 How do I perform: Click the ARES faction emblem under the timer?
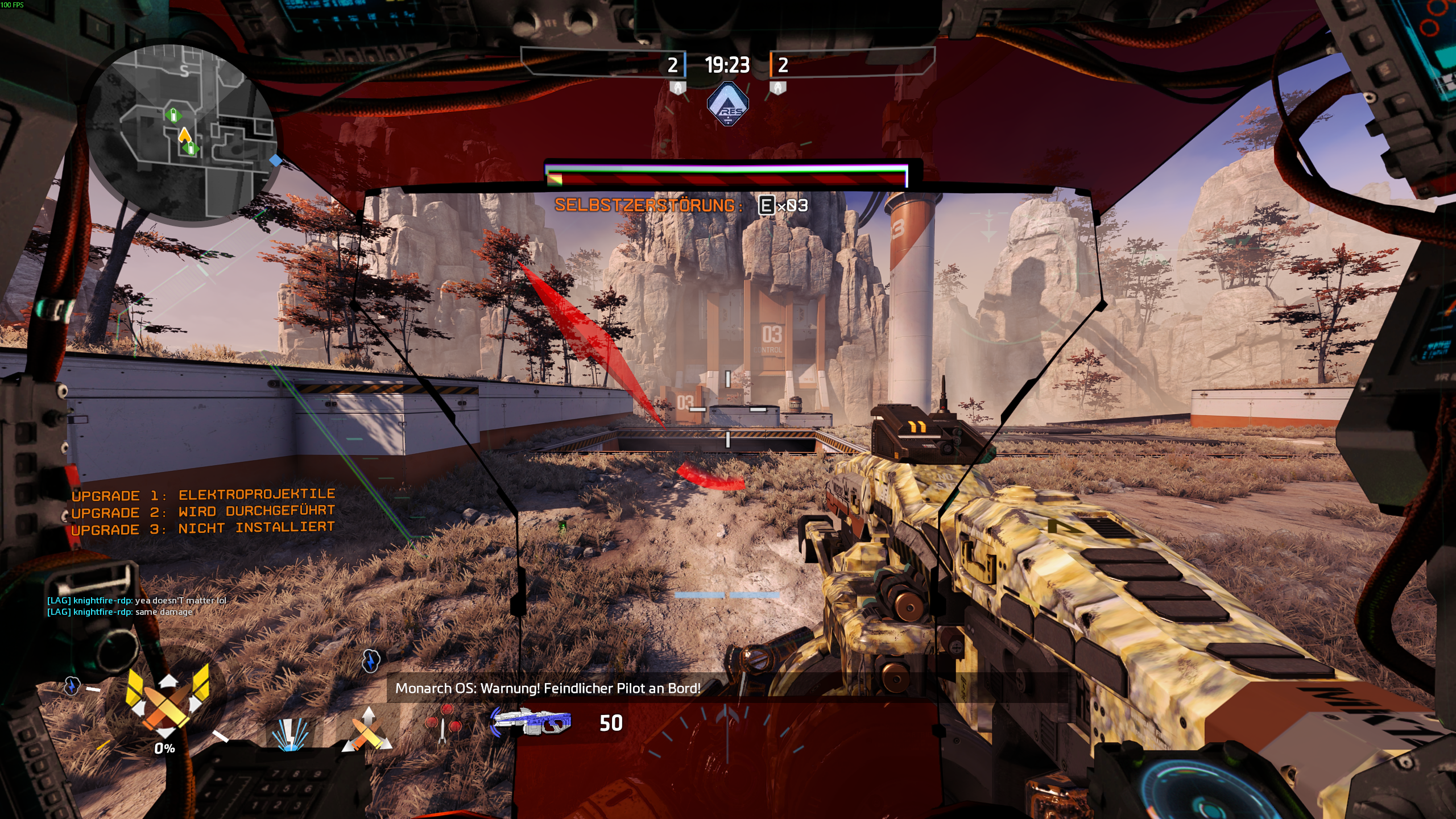pos(727,104)
